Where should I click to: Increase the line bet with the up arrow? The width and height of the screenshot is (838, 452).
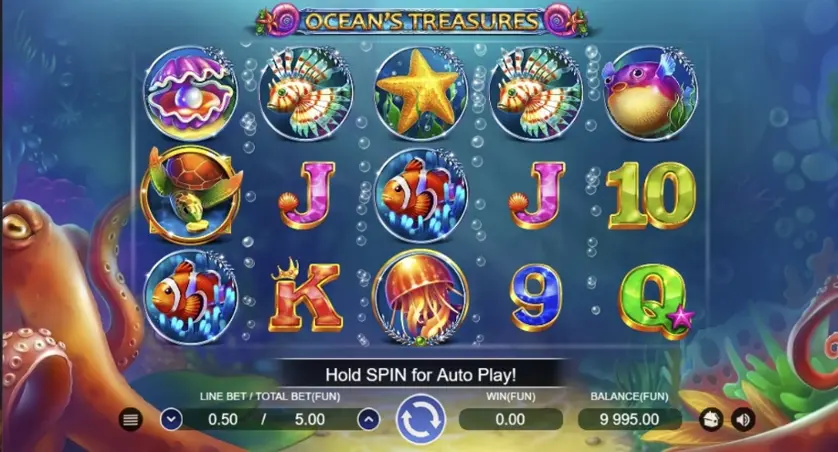[x=368, y=420]
